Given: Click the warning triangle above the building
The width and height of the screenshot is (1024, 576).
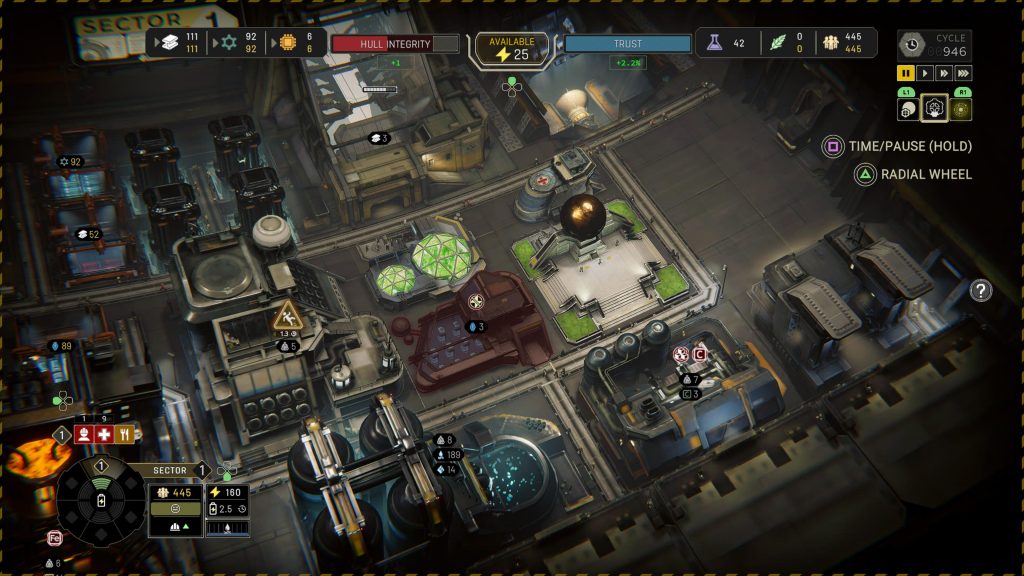Looking at the screenshot, I should click(287, 316).
